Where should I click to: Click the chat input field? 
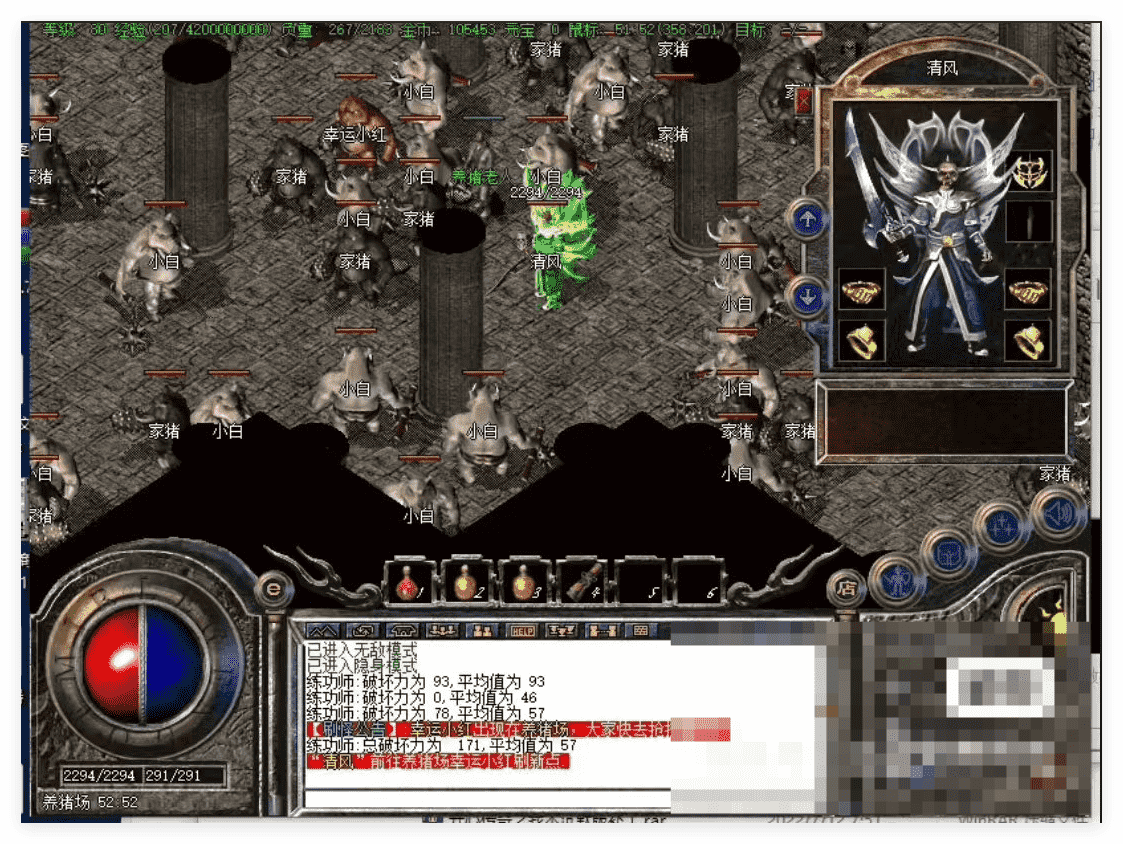click(x=487, y=797)
